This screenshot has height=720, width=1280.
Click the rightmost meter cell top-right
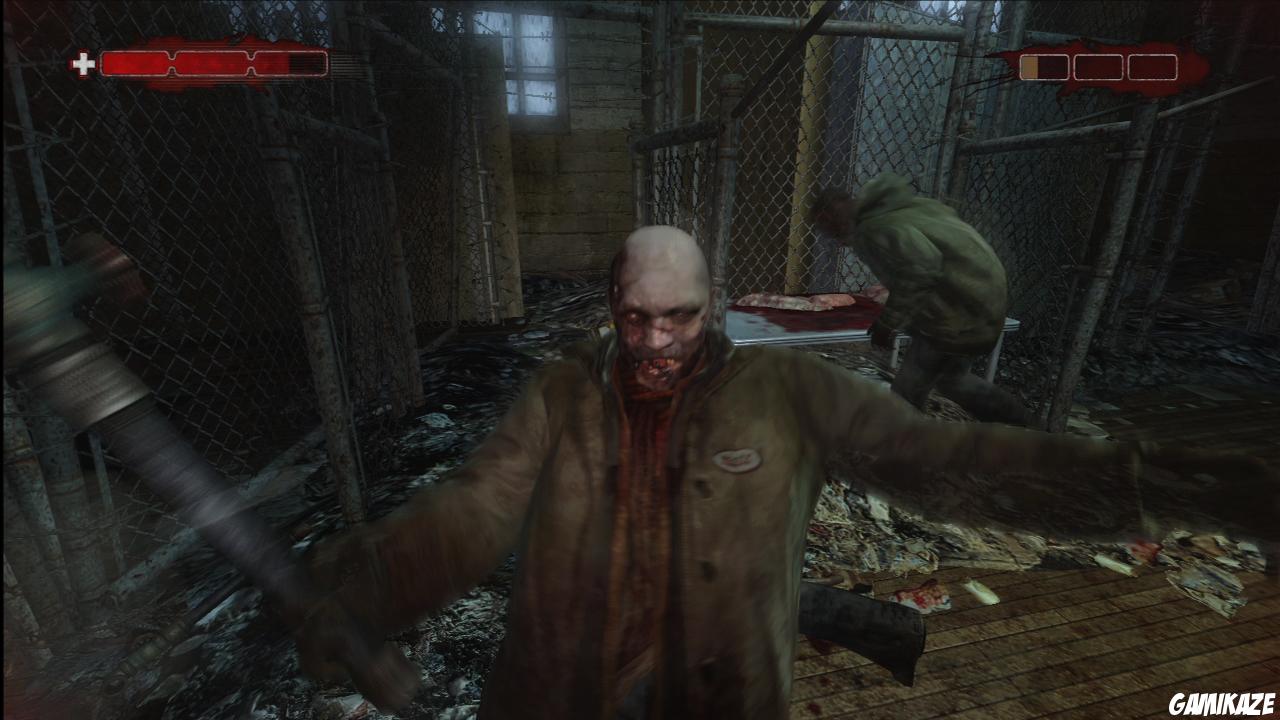1152,67
